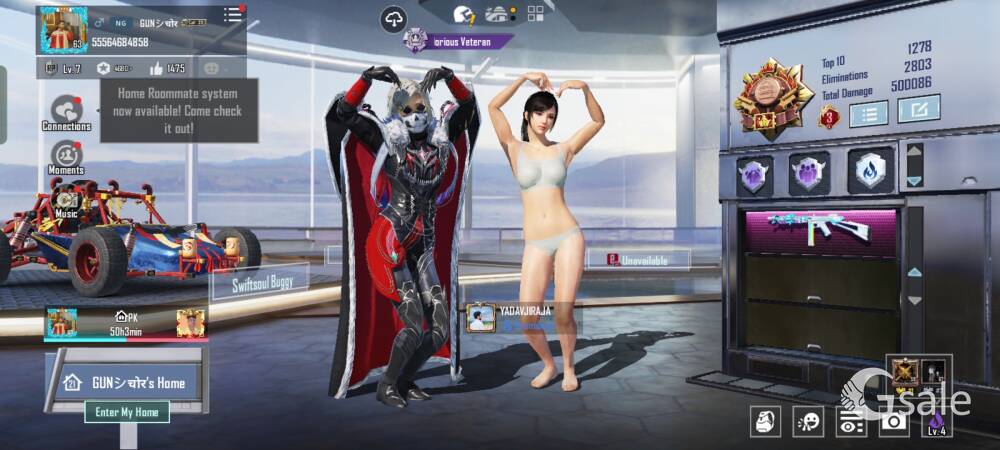1000x450 pixels.
Task: Click the grid layout icon at top
Action: click(535, 14)
